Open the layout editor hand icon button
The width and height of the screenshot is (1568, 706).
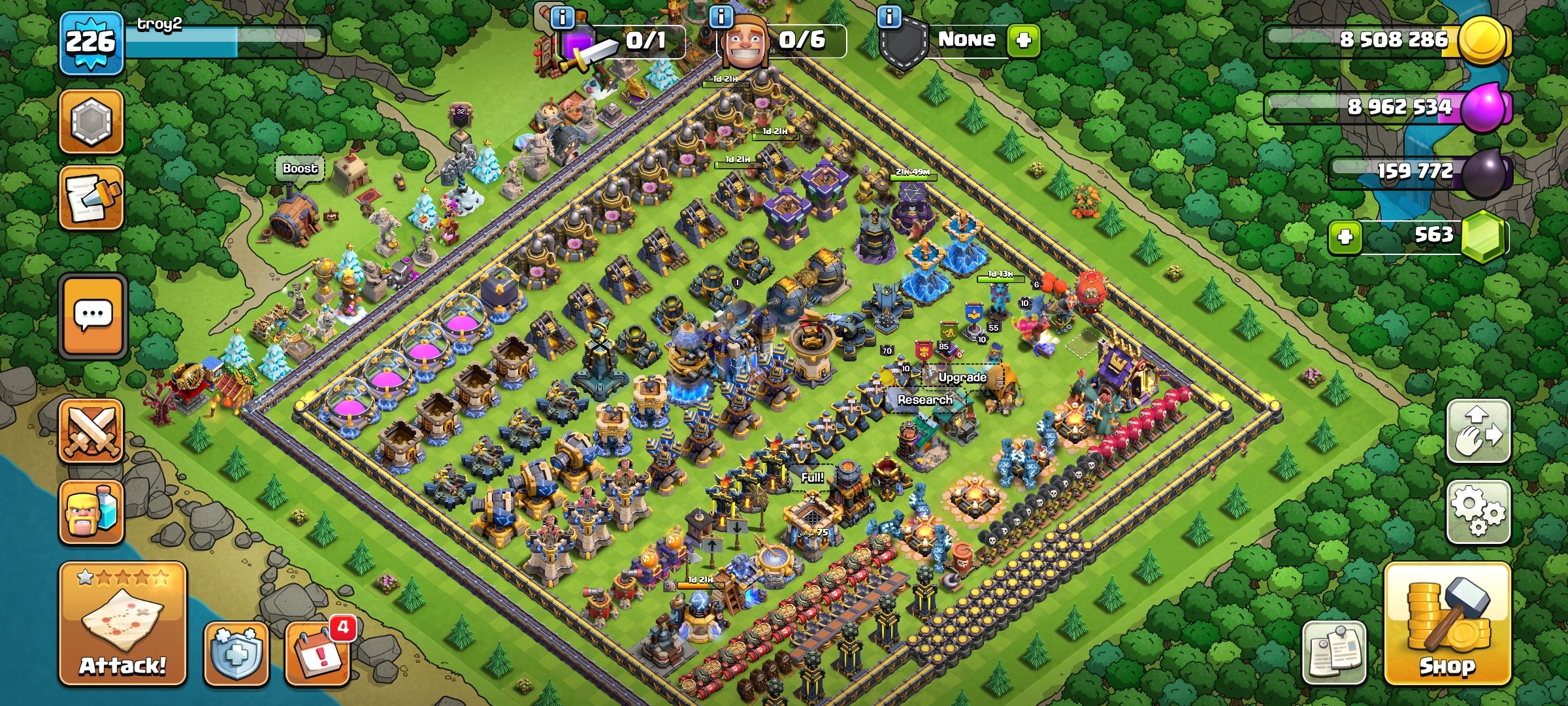[1478, 431]
